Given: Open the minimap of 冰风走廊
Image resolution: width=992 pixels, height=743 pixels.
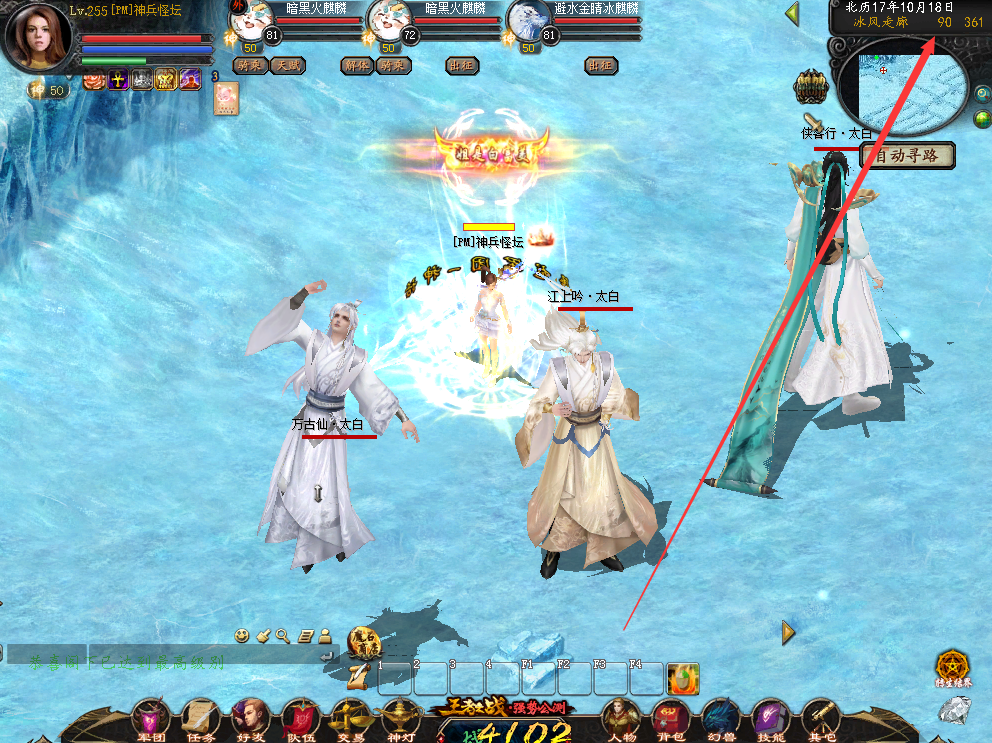Looking at the screenshot, I should coord(900,92).
